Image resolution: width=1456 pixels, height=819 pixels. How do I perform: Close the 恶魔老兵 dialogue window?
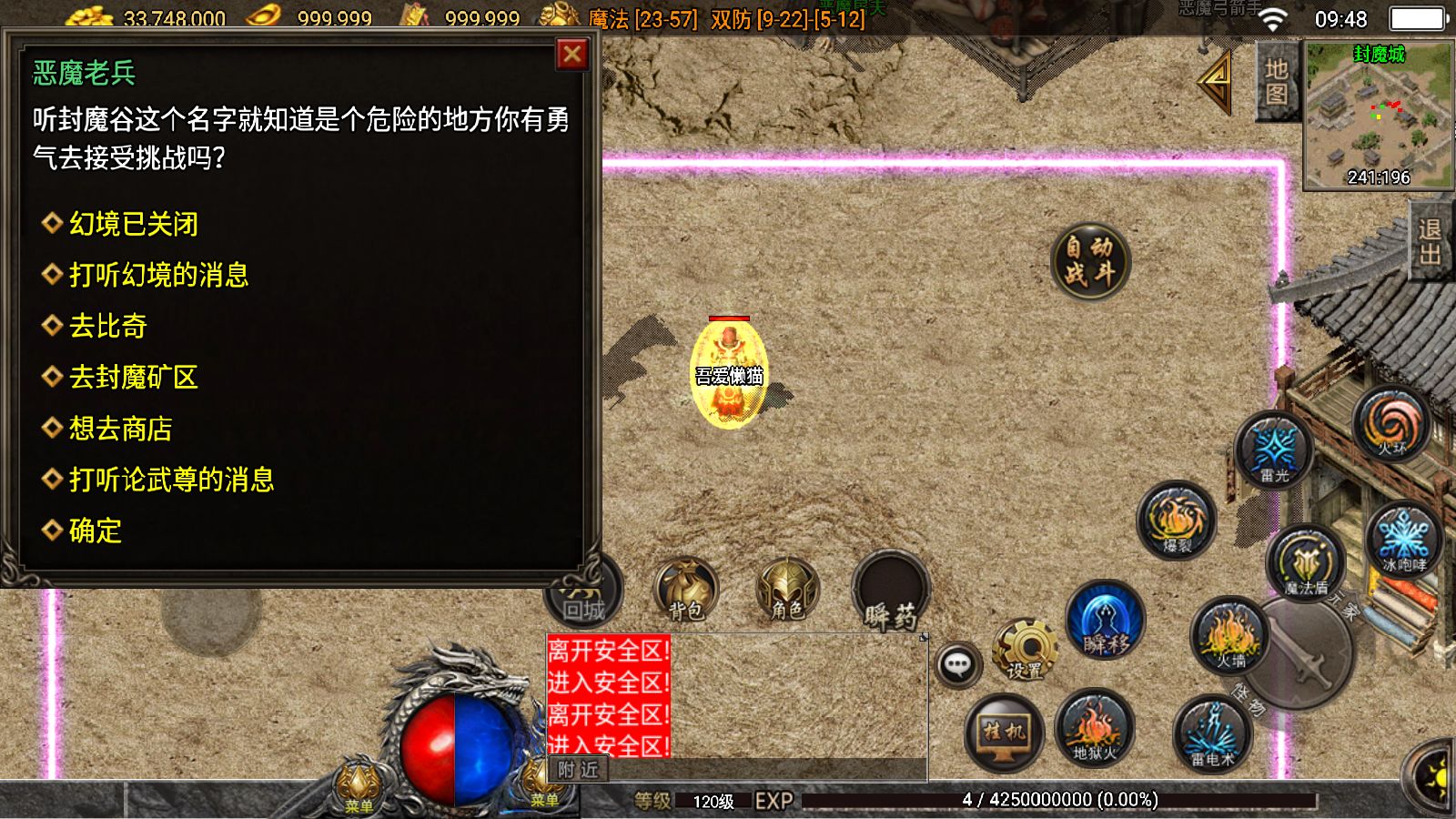pos(572,55)
